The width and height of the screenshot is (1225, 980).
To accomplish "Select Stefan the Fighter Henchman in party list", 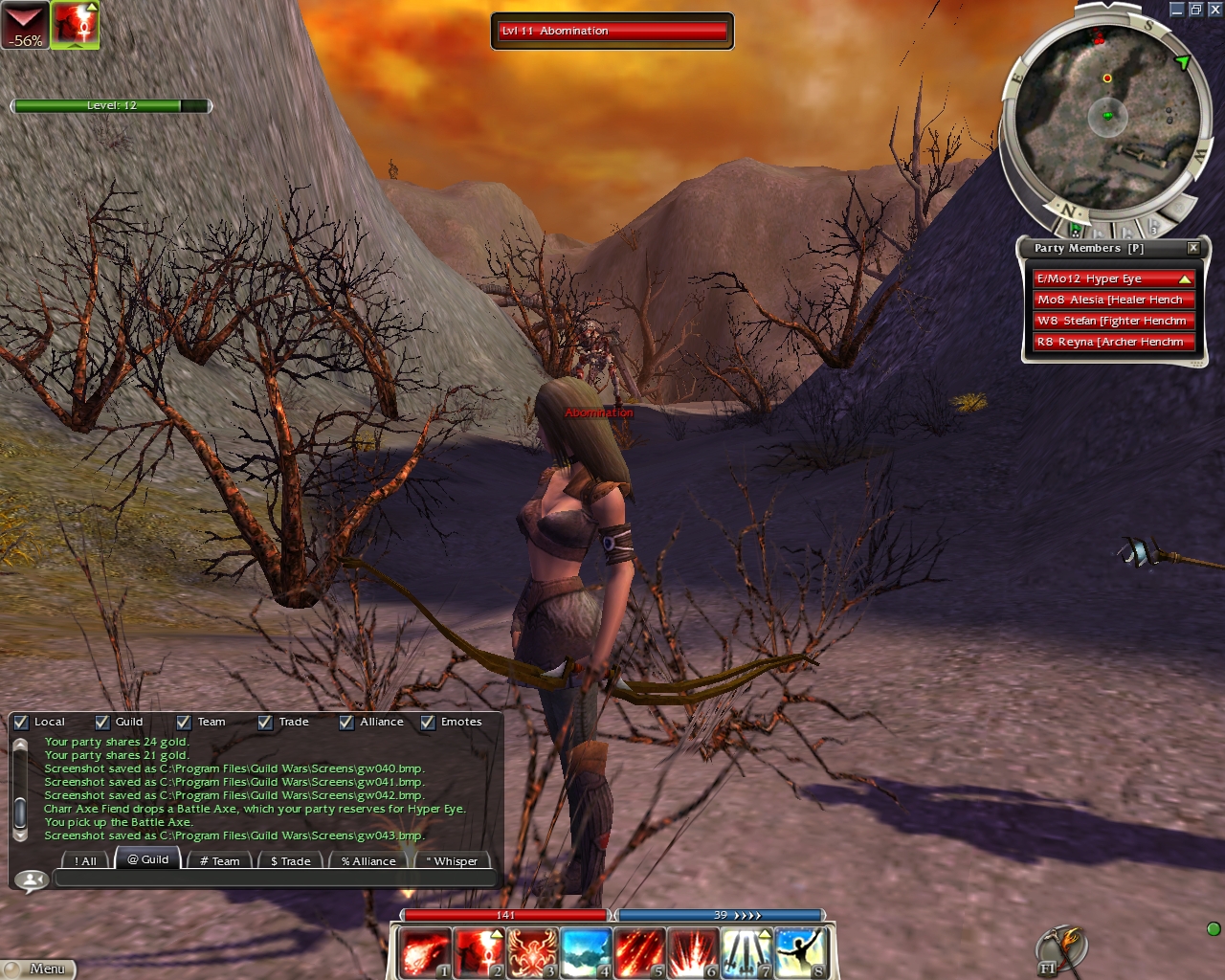I will (1114, 321).
